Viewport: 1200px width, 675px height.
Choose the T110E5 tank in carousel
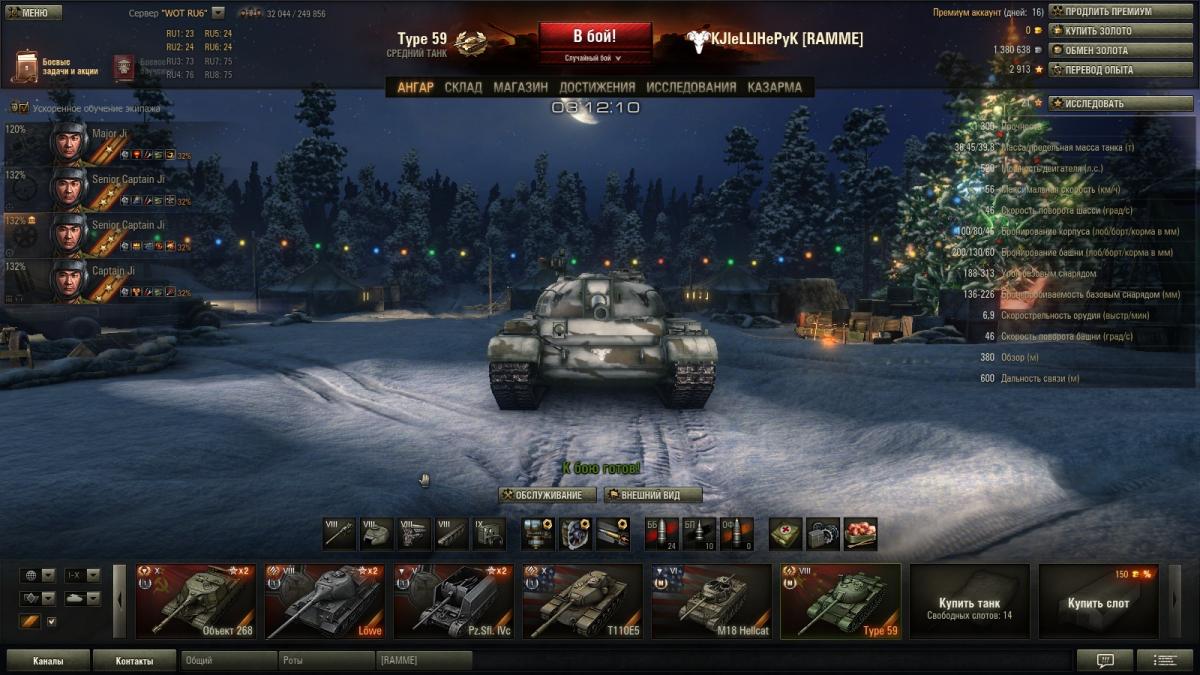582,601
